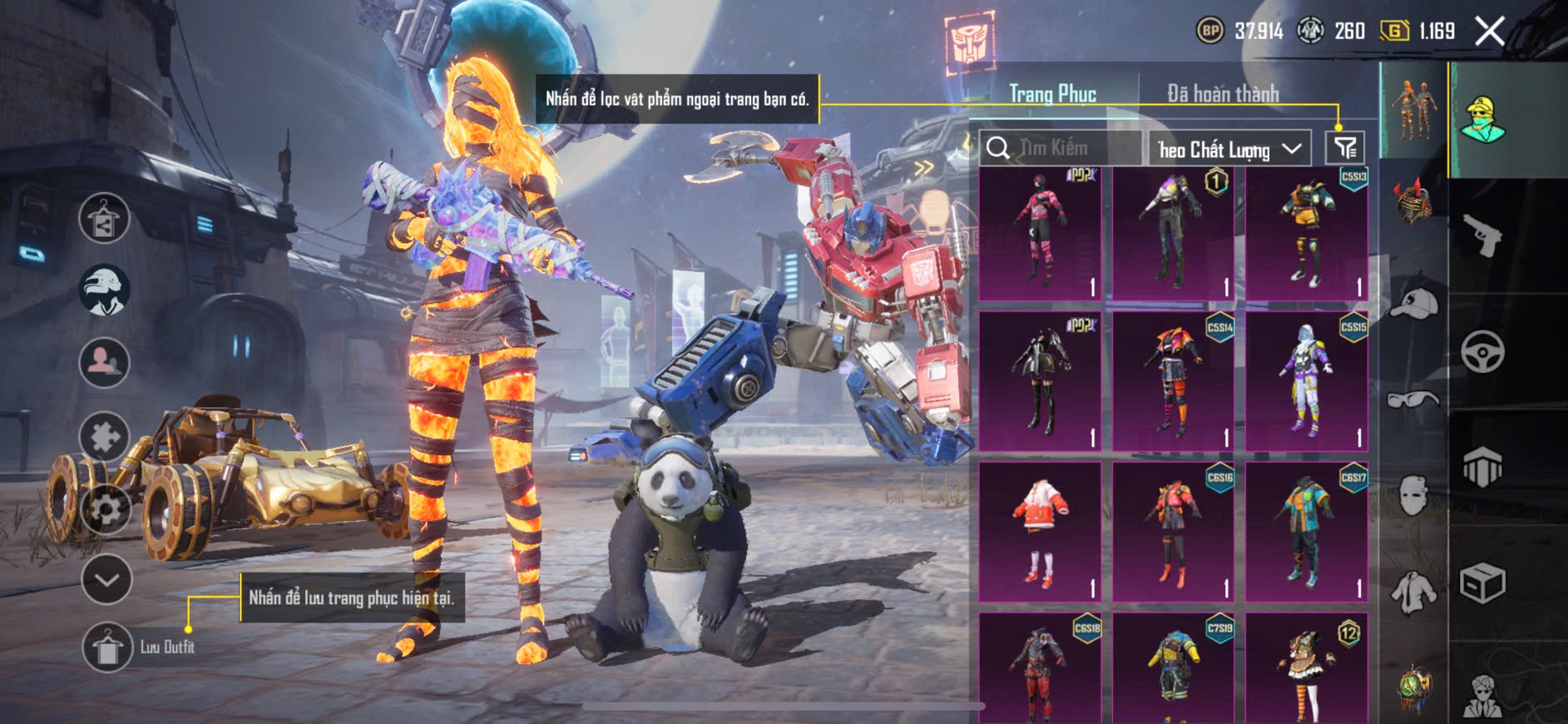Close the wardrobe with the X button
Viewport: 1568px width, 724px height.
[x=1490, y=32]
